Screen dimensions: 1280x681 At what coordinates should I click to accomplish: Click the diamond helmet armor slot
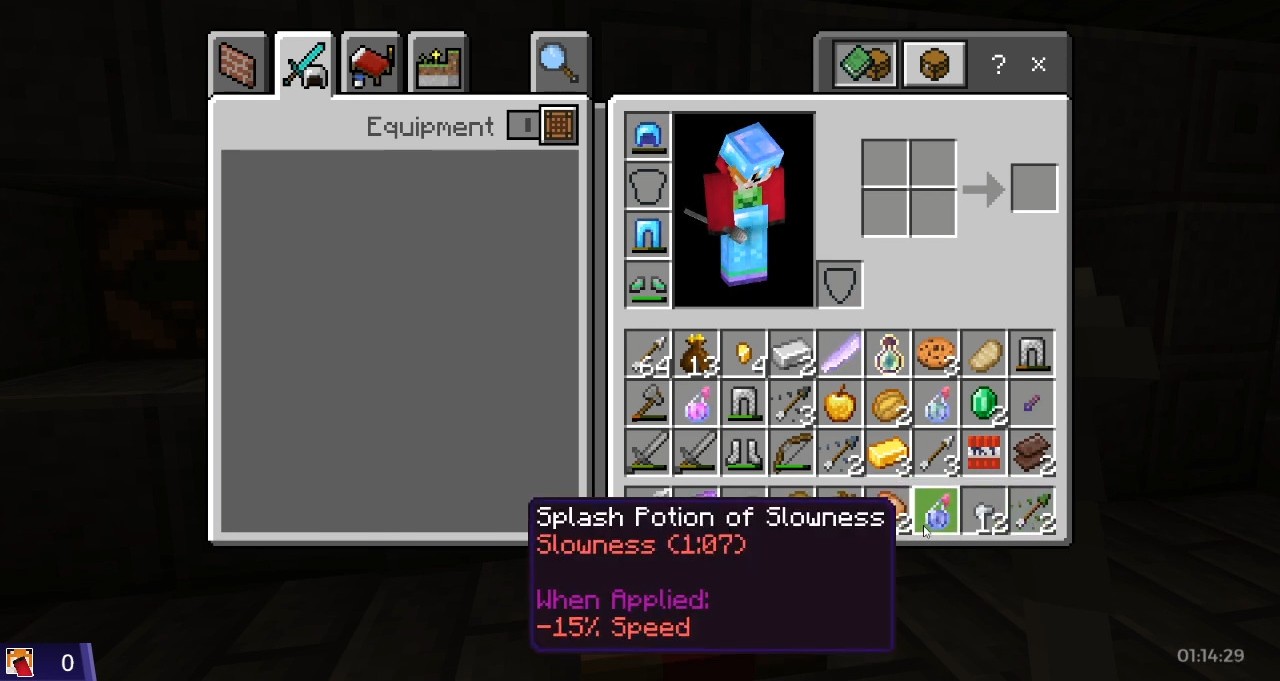click(648, 136)
